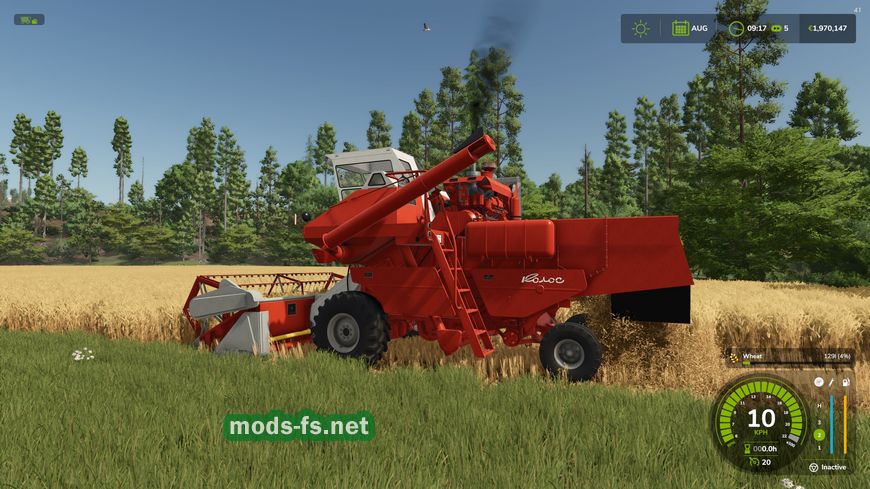Click the vehicle status icon top-left
This screenshot has height=489, width=870.
point(28,19)
